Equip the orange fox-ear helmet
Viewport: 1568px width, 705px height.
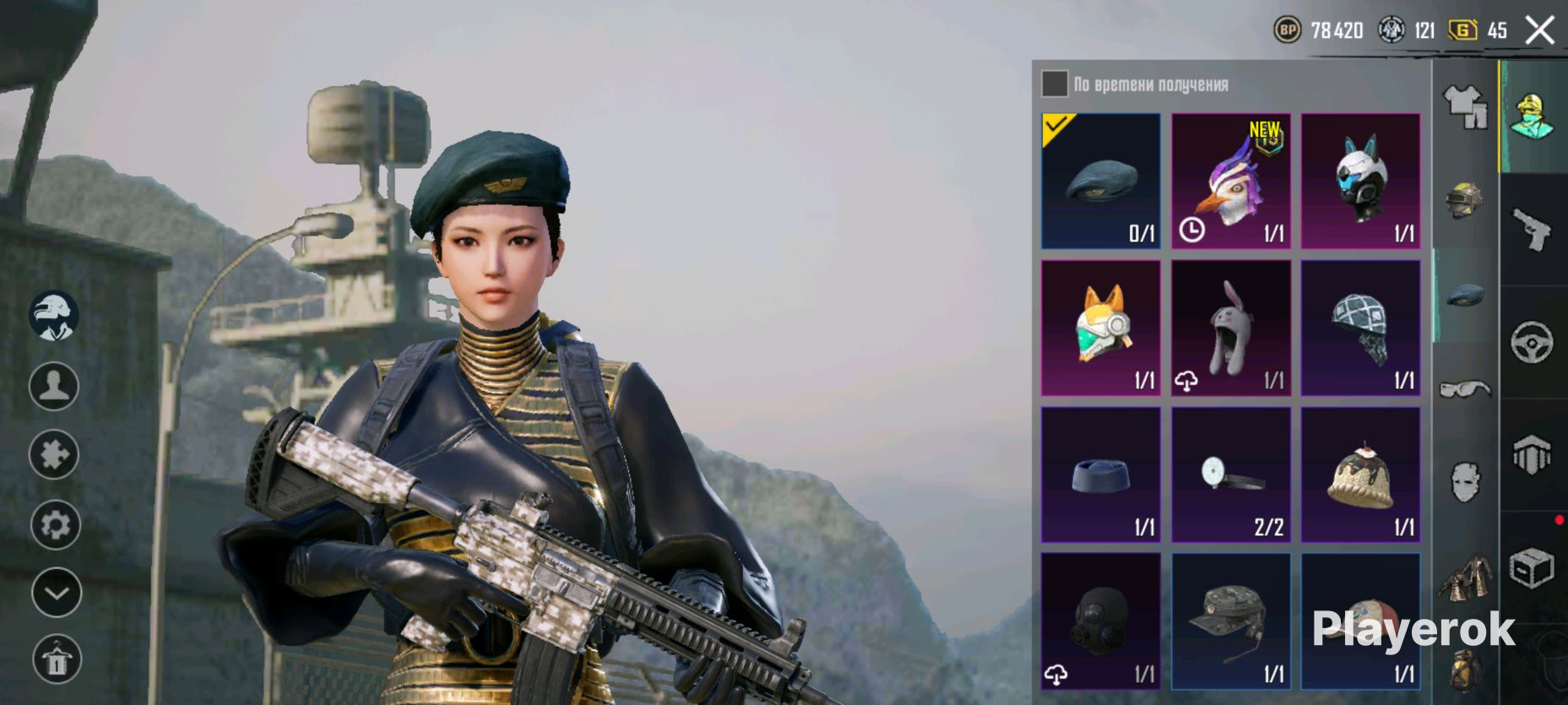click(x=1100, y=328)
